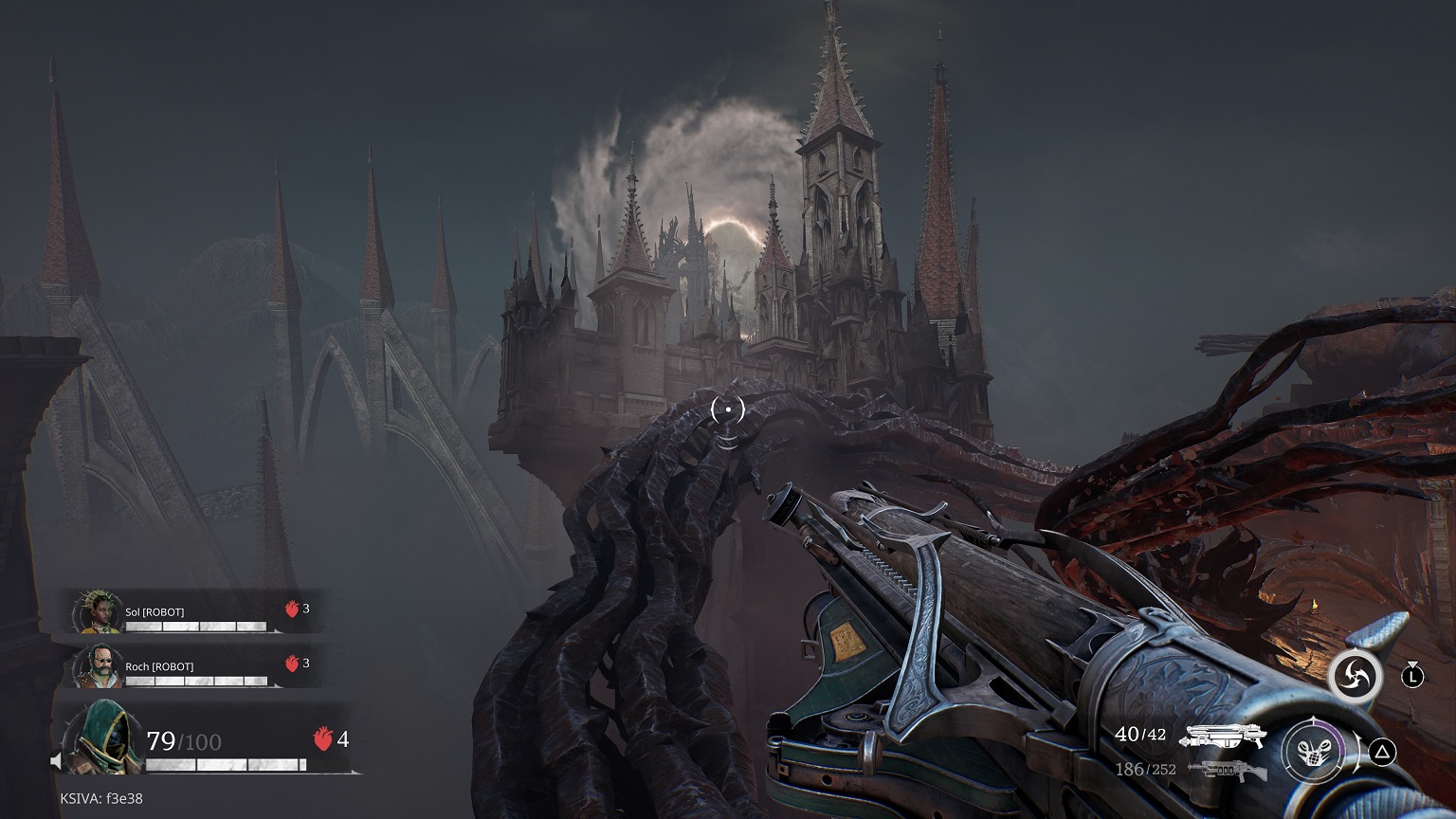Click the hooded player character portrait
The image size is (1456, 819).
click(96, 740)
